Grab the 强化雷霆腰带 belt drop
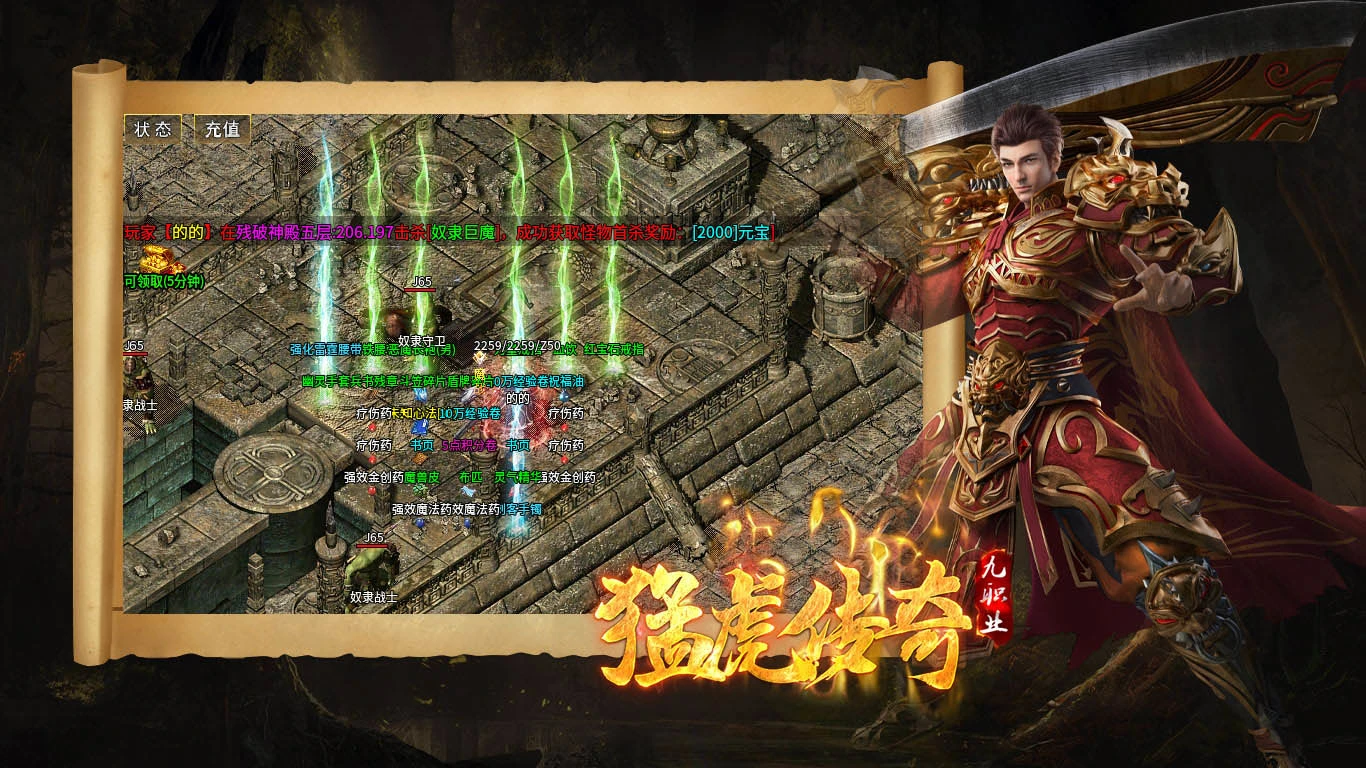Screen dimensions: 1366x768 [324, 349]
